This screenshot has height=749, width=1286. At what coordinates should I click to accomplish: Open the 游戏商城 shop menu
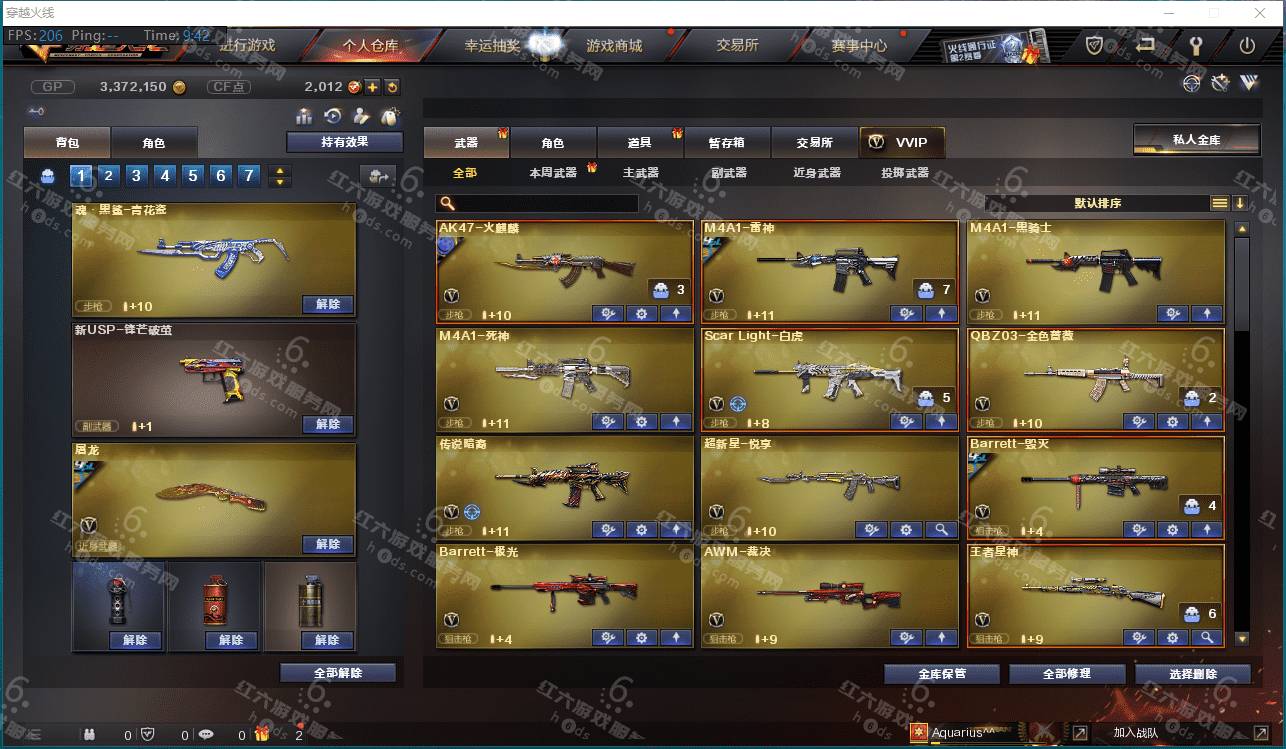(x=614, y=46)
